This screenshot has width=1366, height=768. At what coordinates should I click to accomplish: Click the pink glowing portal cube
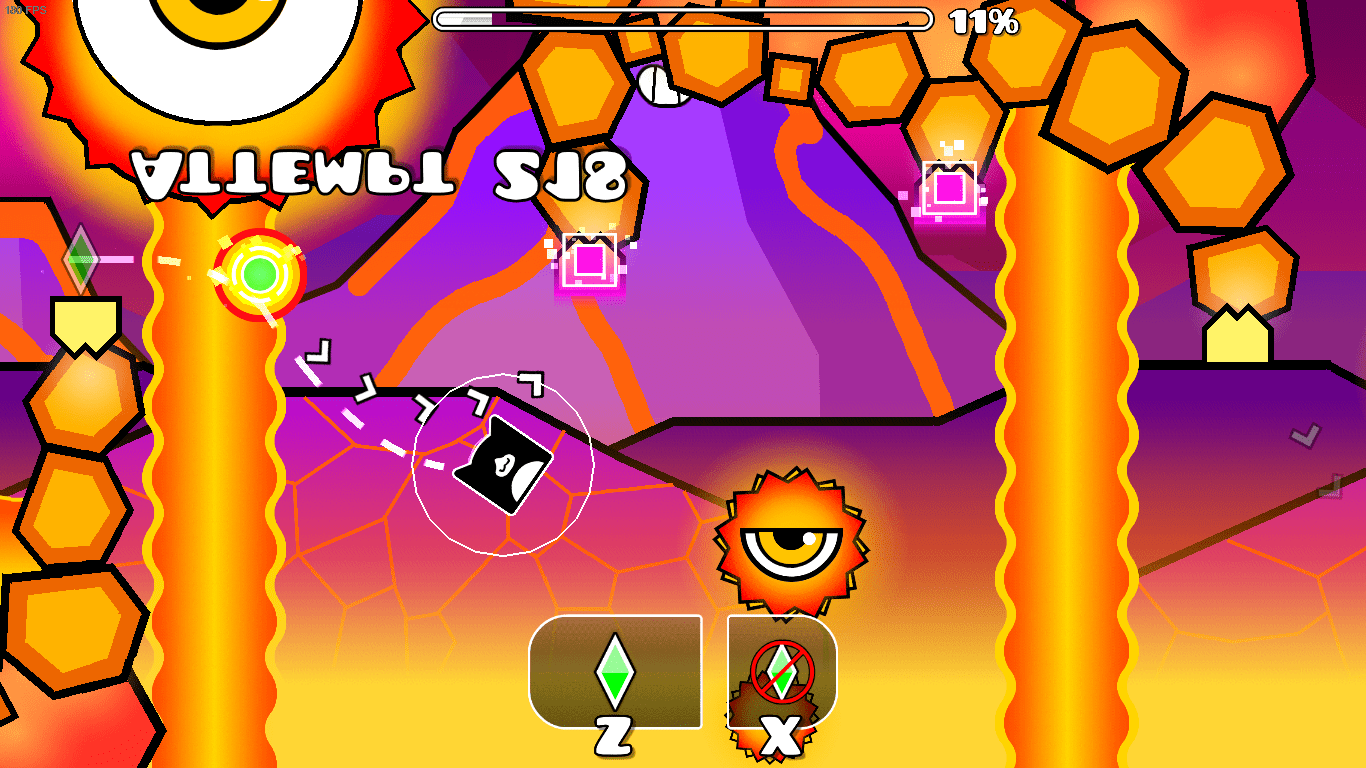pos(588,260)
